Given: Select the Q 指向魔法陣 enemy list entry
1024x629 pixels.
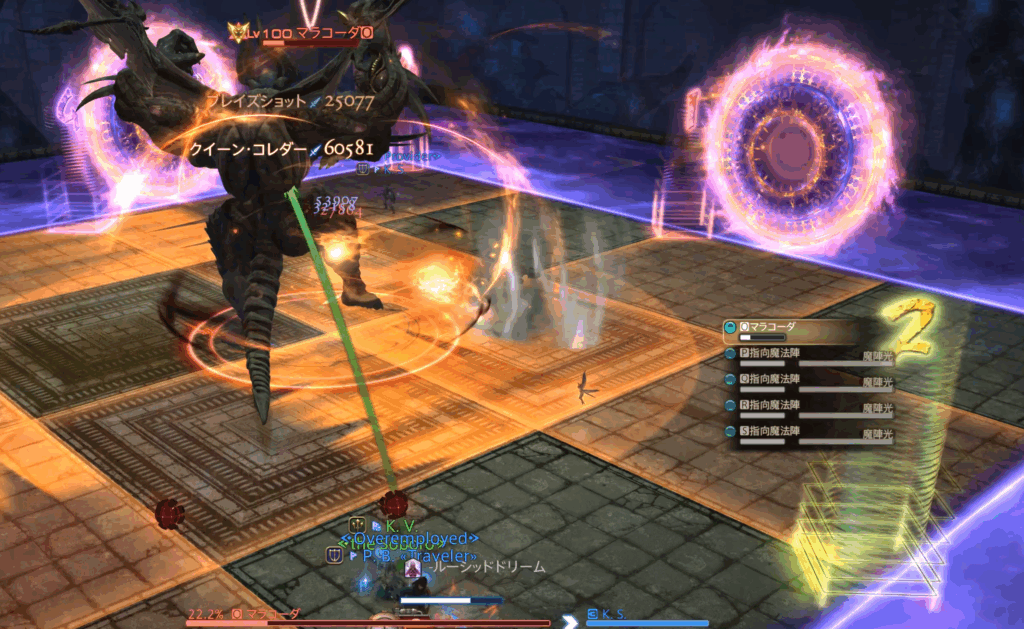Looking at the screenshot, I should pos(790,381).
